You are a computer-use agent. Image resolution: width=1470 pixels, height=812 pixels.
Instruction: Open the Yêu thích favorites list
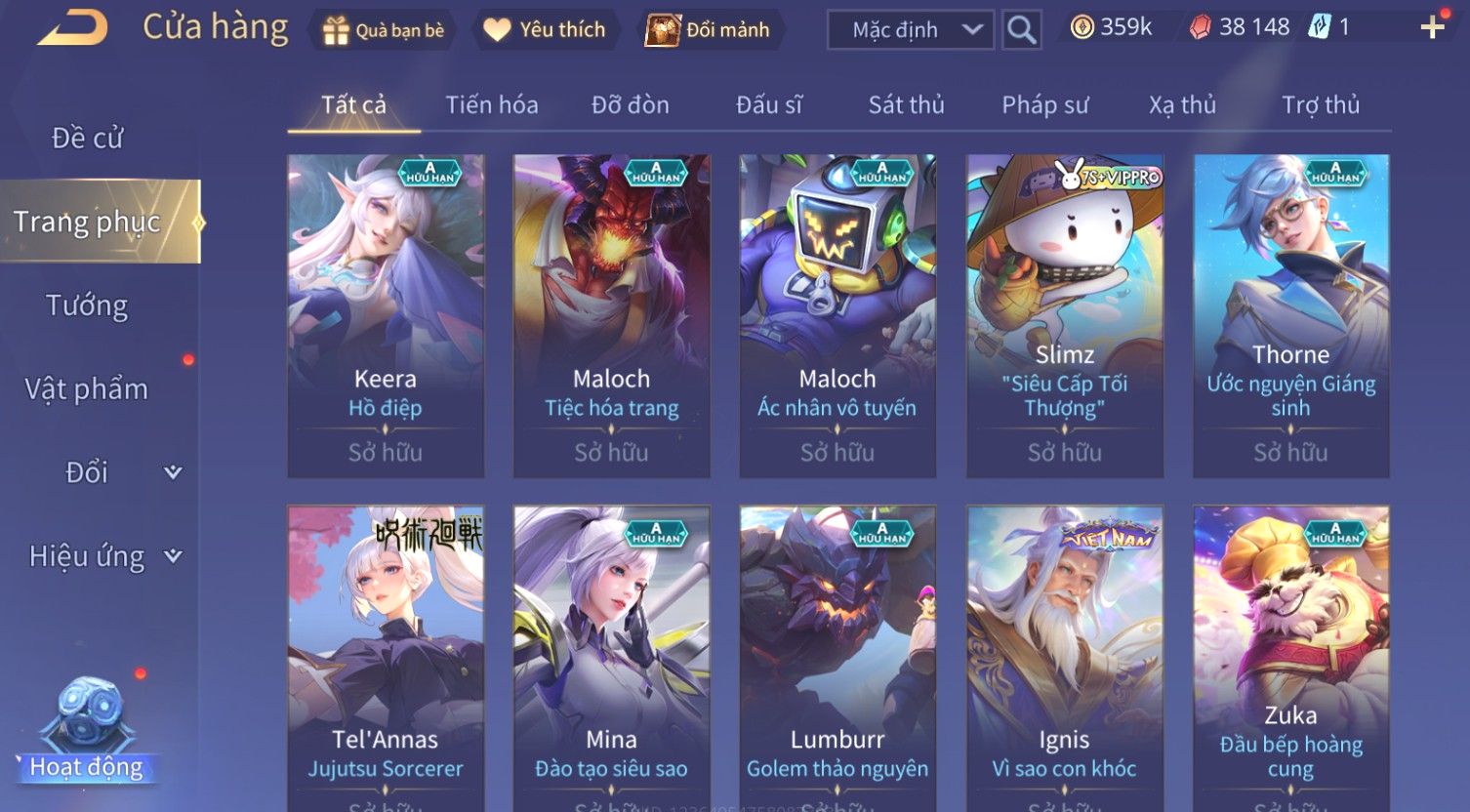(x=546, y=30)
